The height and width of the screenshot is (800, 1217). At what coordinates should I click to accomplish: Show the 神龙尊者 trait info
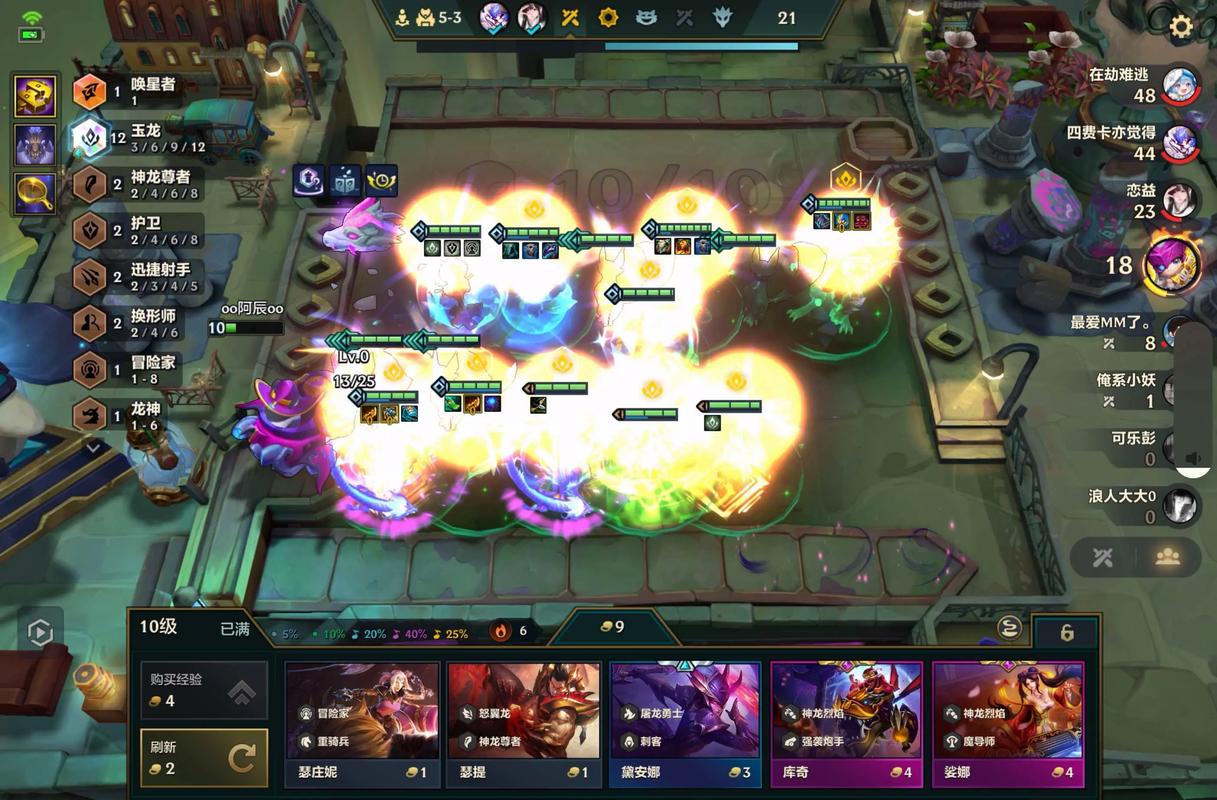click(x=140, y=185)
